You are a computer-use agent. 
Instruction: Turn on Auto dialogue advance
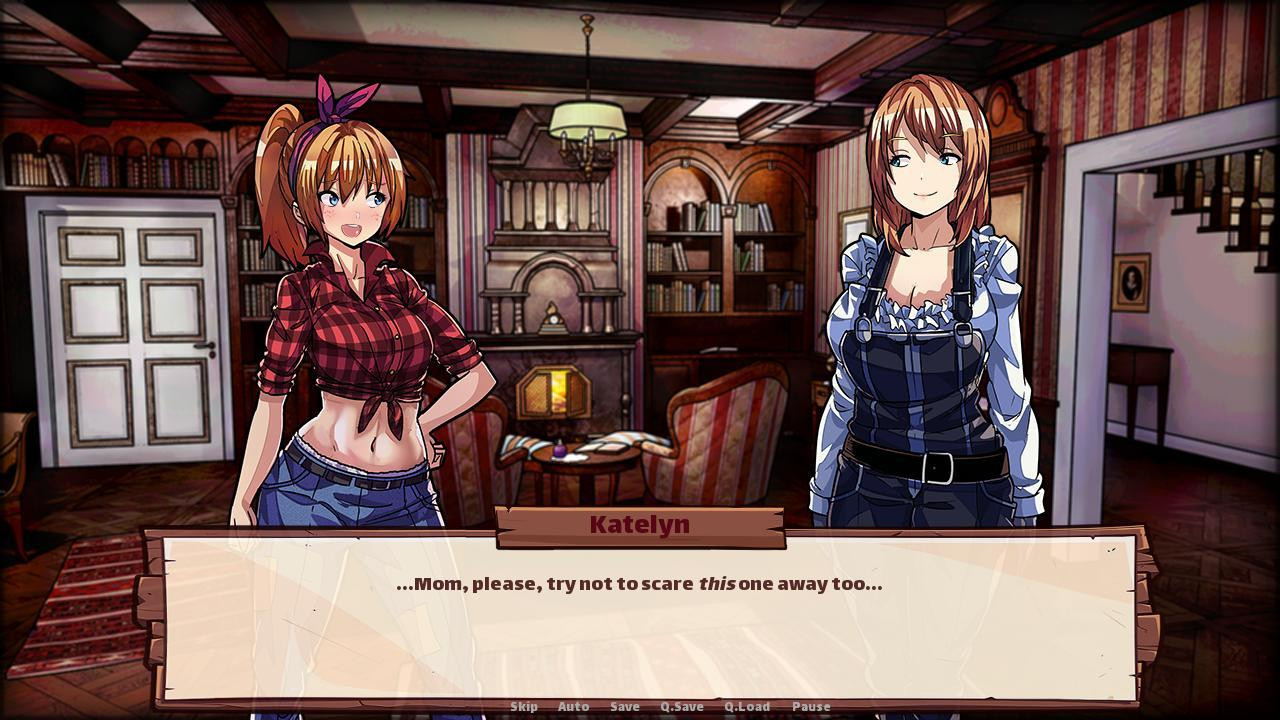(573, 707)
